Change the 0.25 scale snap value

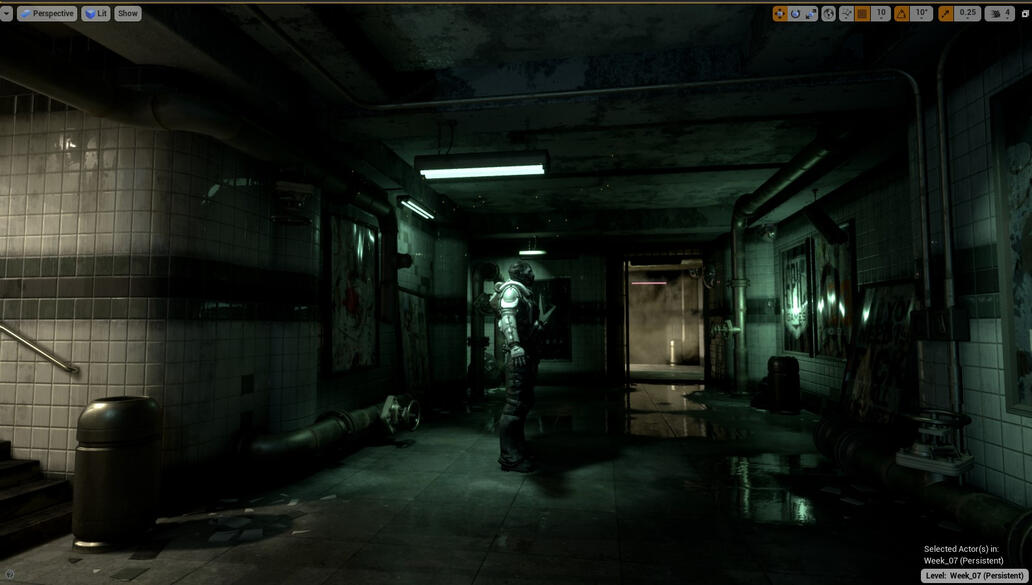click(967, 13)
